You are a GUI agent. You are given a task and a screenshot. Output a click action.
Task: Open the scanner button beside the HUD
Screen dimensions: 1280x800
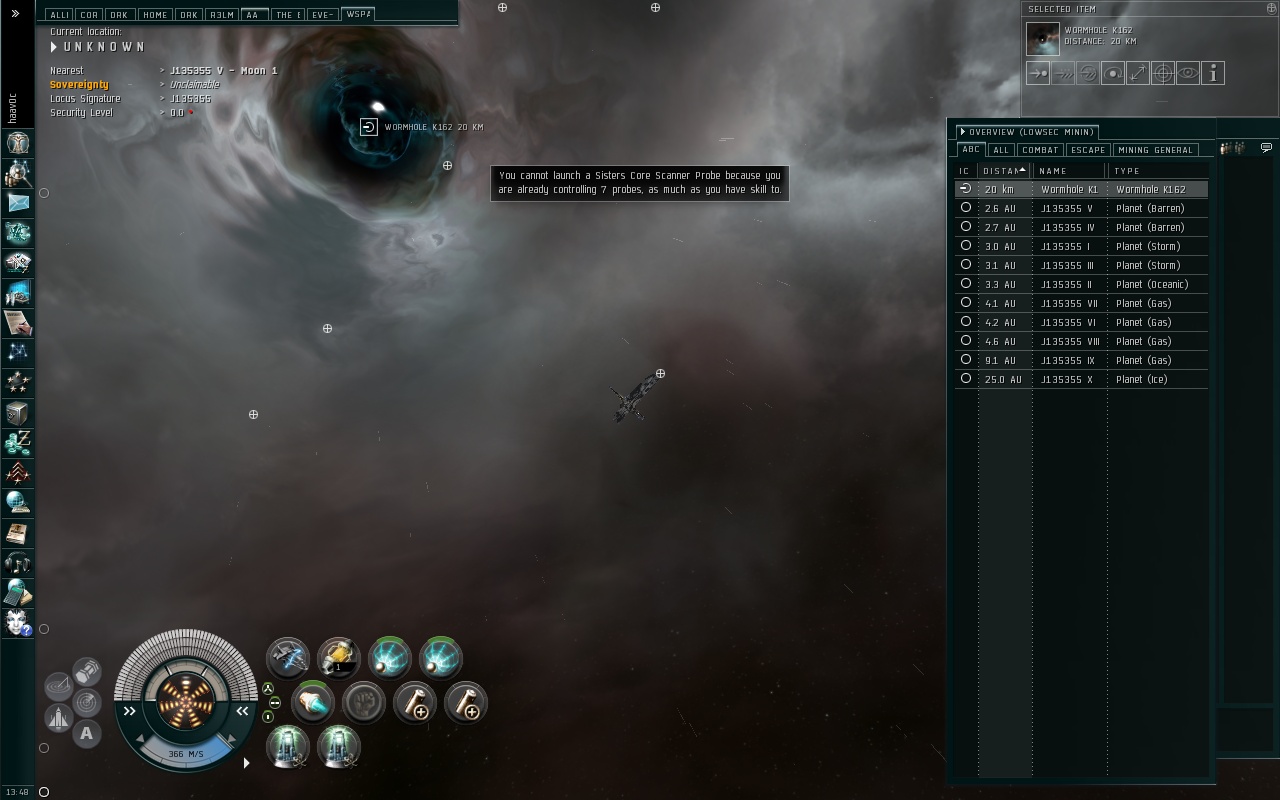click(60, 687)
